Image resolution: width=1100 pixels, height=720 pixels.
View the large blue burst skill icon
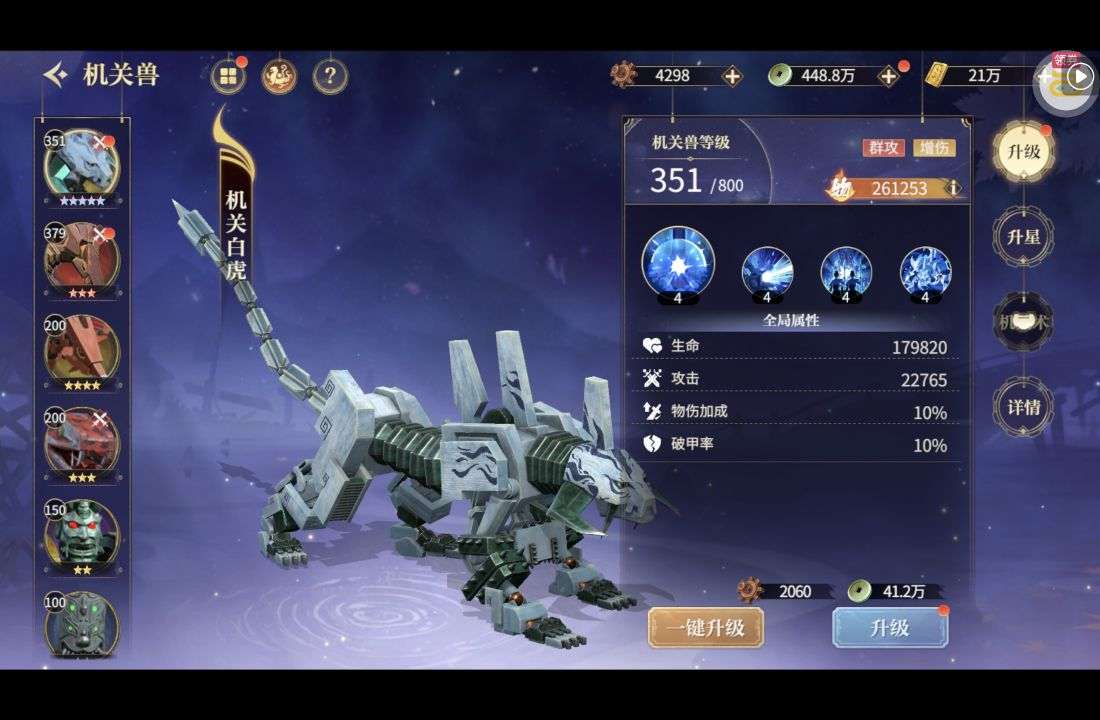pos(678,263)
